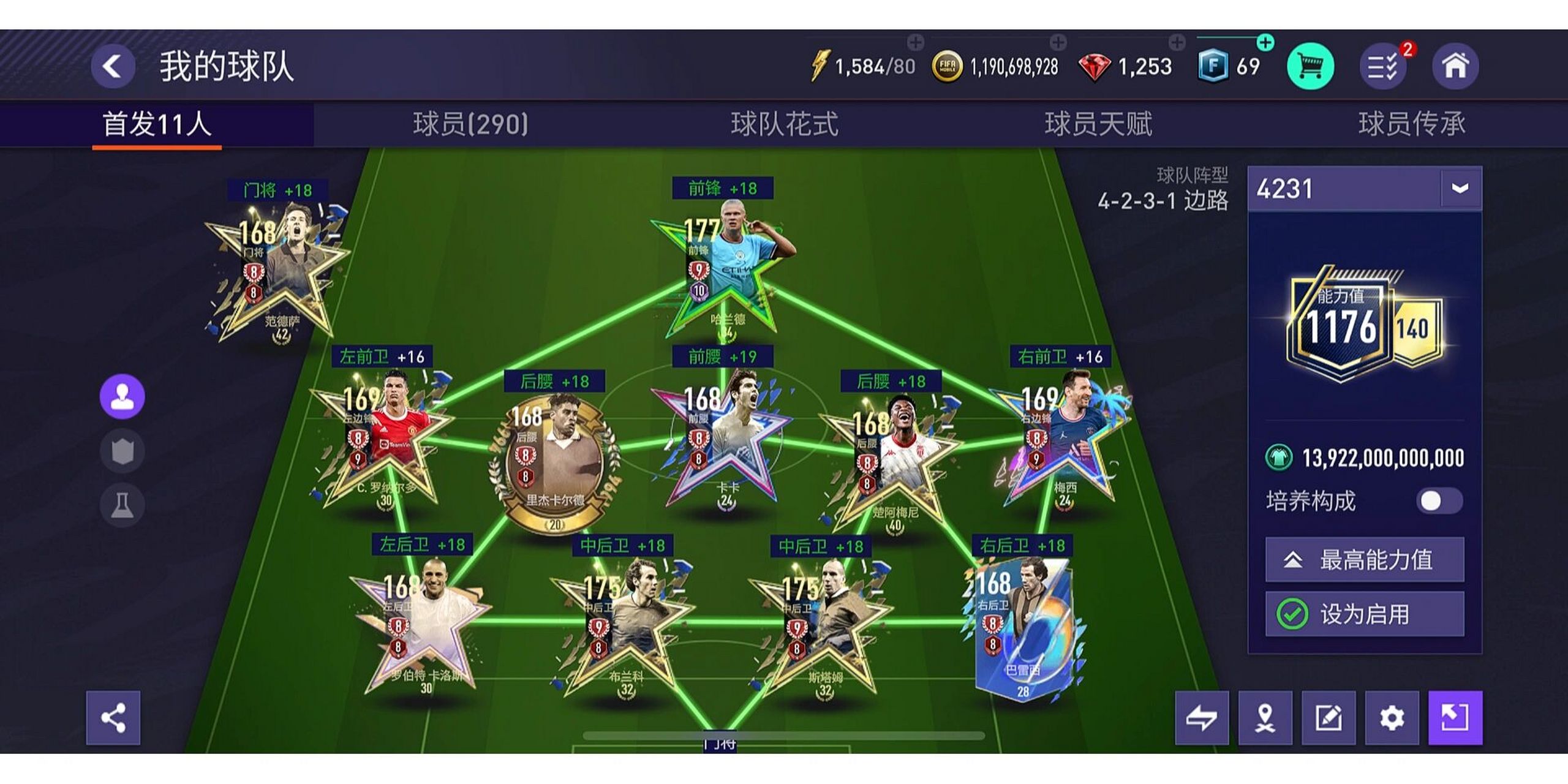Show the 球员传承 tab
Screen dimensions: 1568x784
pos(1411,124)
